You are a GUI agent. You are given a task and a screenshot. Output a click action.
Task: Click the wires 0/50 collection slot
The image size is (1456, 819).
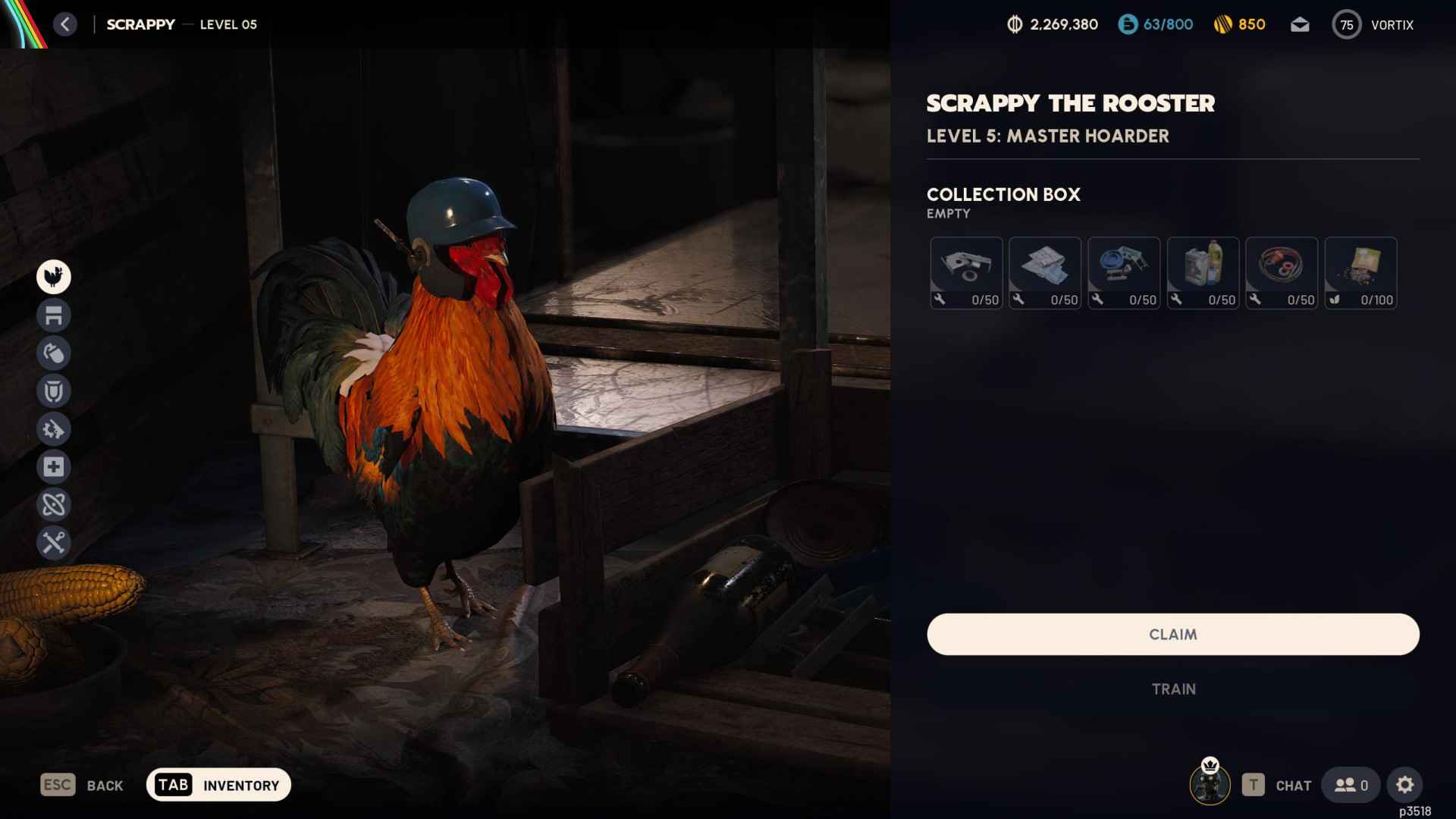click(1282, 273)
